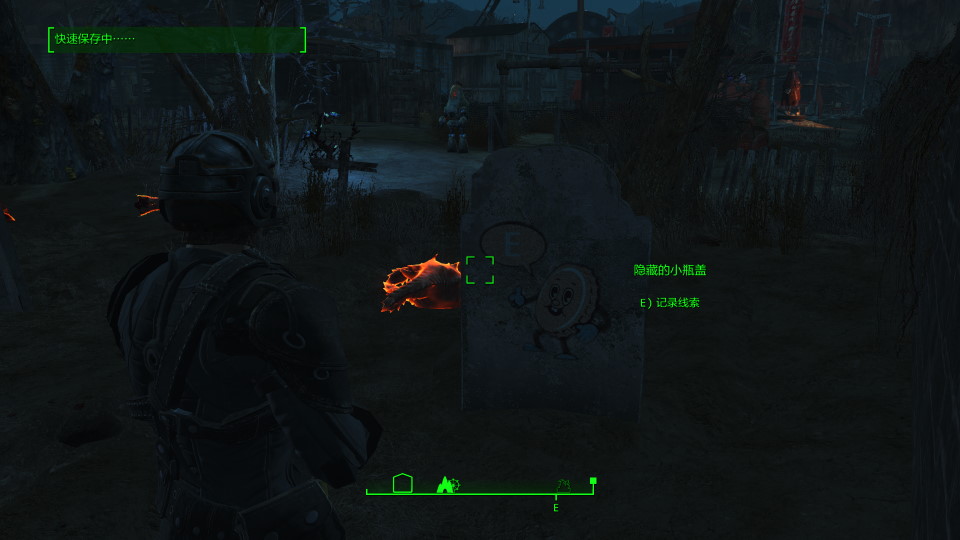
Task: Select the square marker at compass end
Action: click(x=593, y=481)
